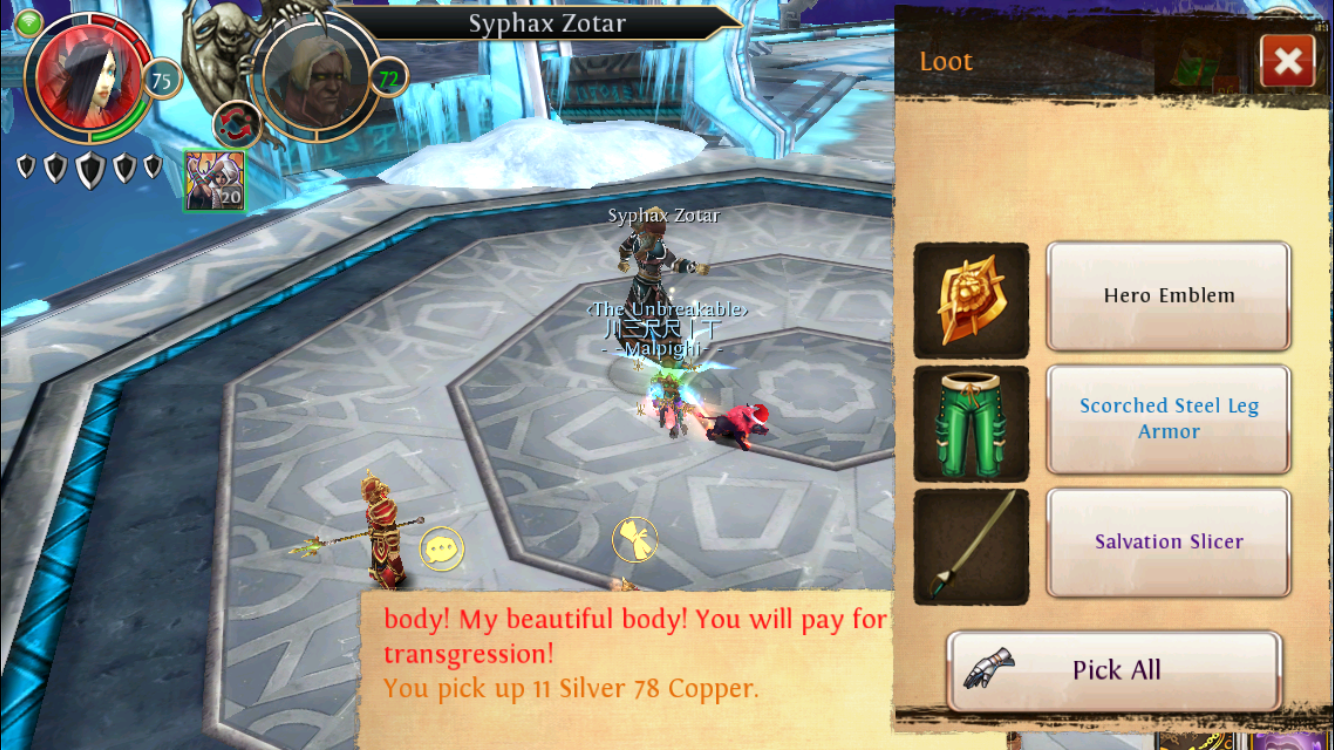Take the Hero Emblem button
The image size is (1334, 750).
tap(1168, 296)
